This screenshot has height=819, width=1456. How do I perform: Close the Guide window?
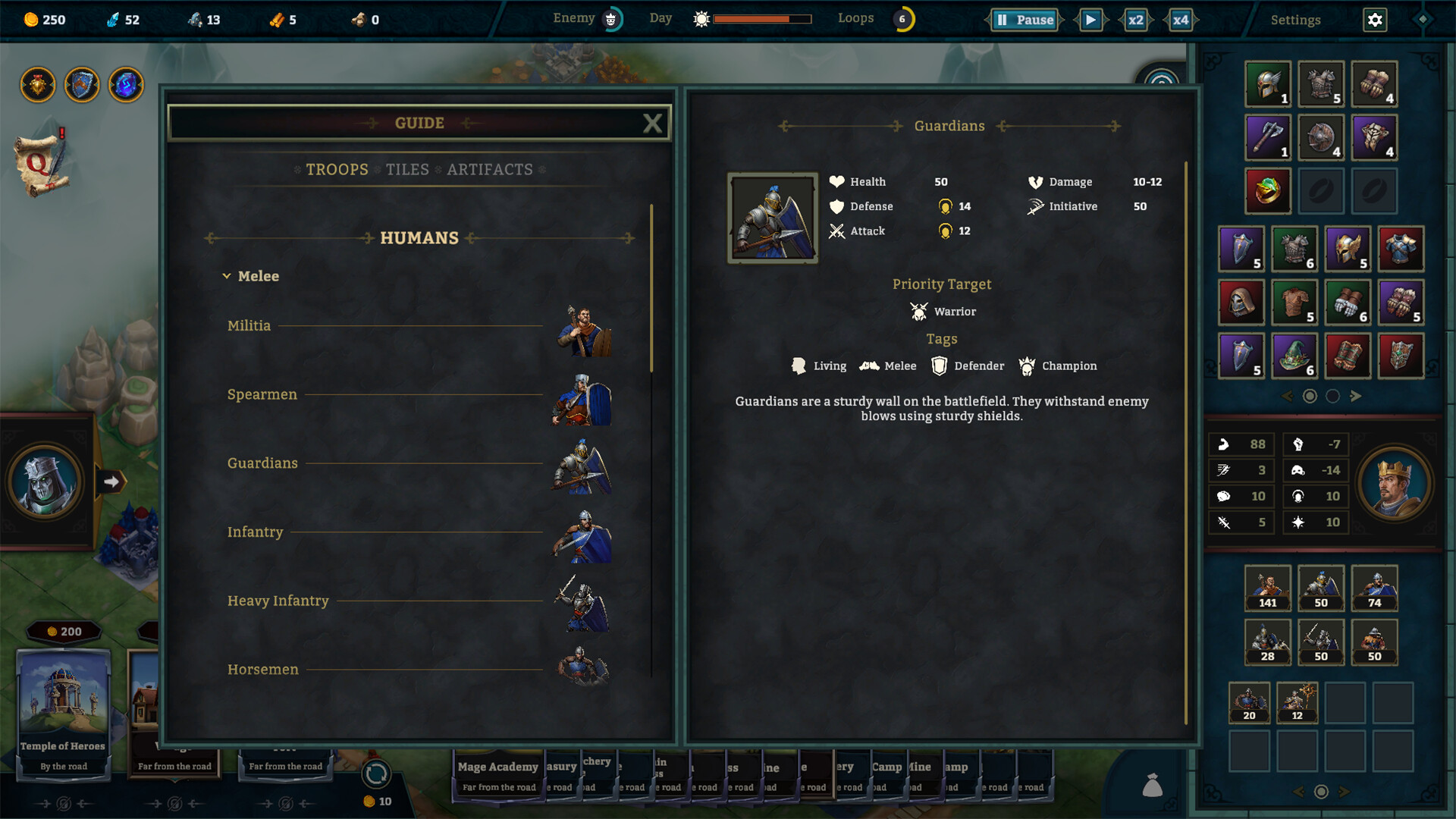click(652, 124)
